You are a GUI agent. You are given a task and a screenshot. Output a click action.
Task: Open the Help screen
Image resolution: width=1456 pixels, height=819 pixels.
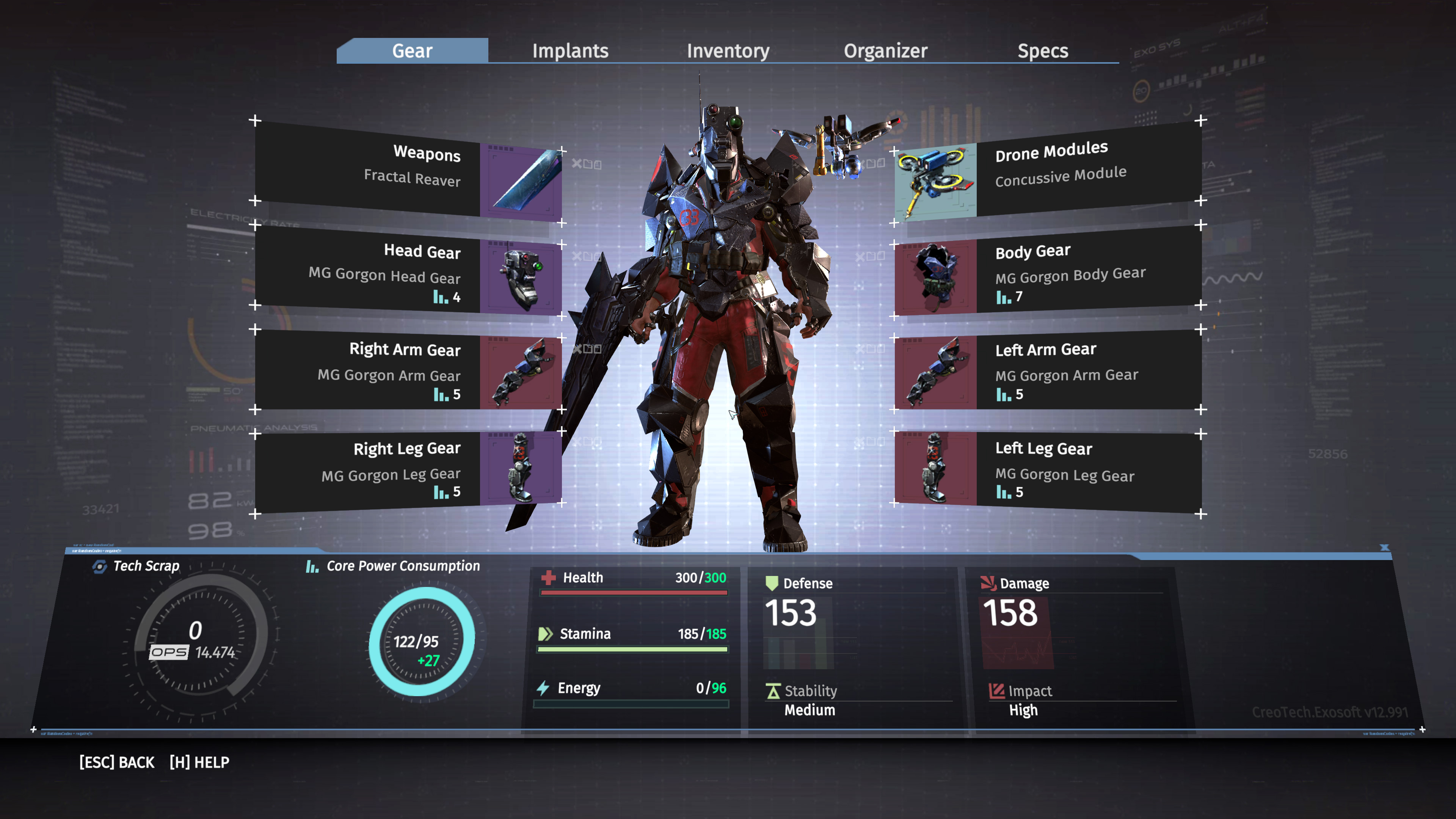199,763
